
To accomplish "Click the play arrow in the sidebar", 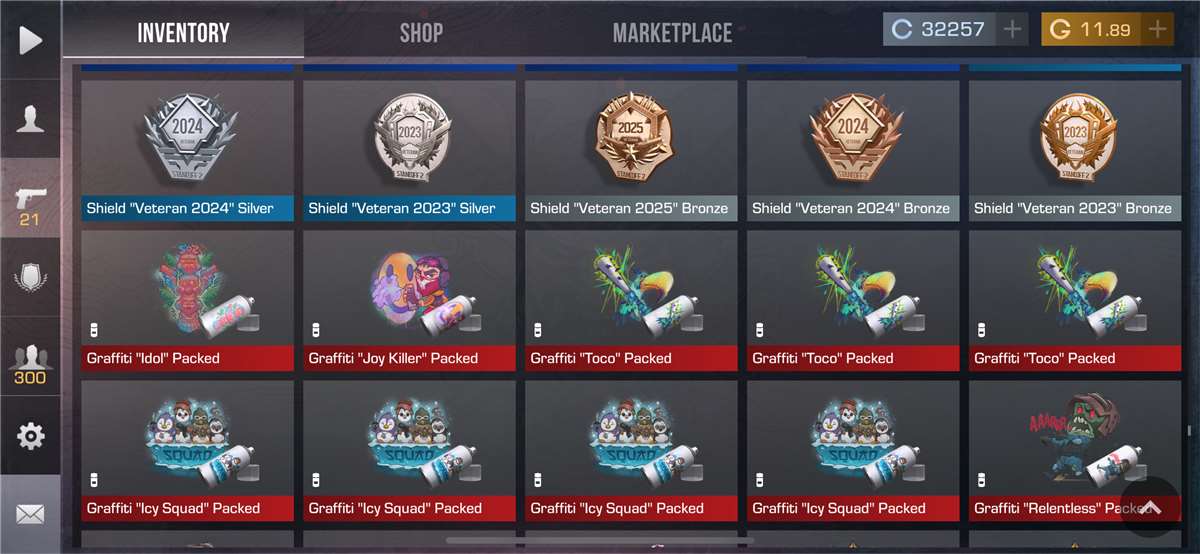I will [30, 40].
